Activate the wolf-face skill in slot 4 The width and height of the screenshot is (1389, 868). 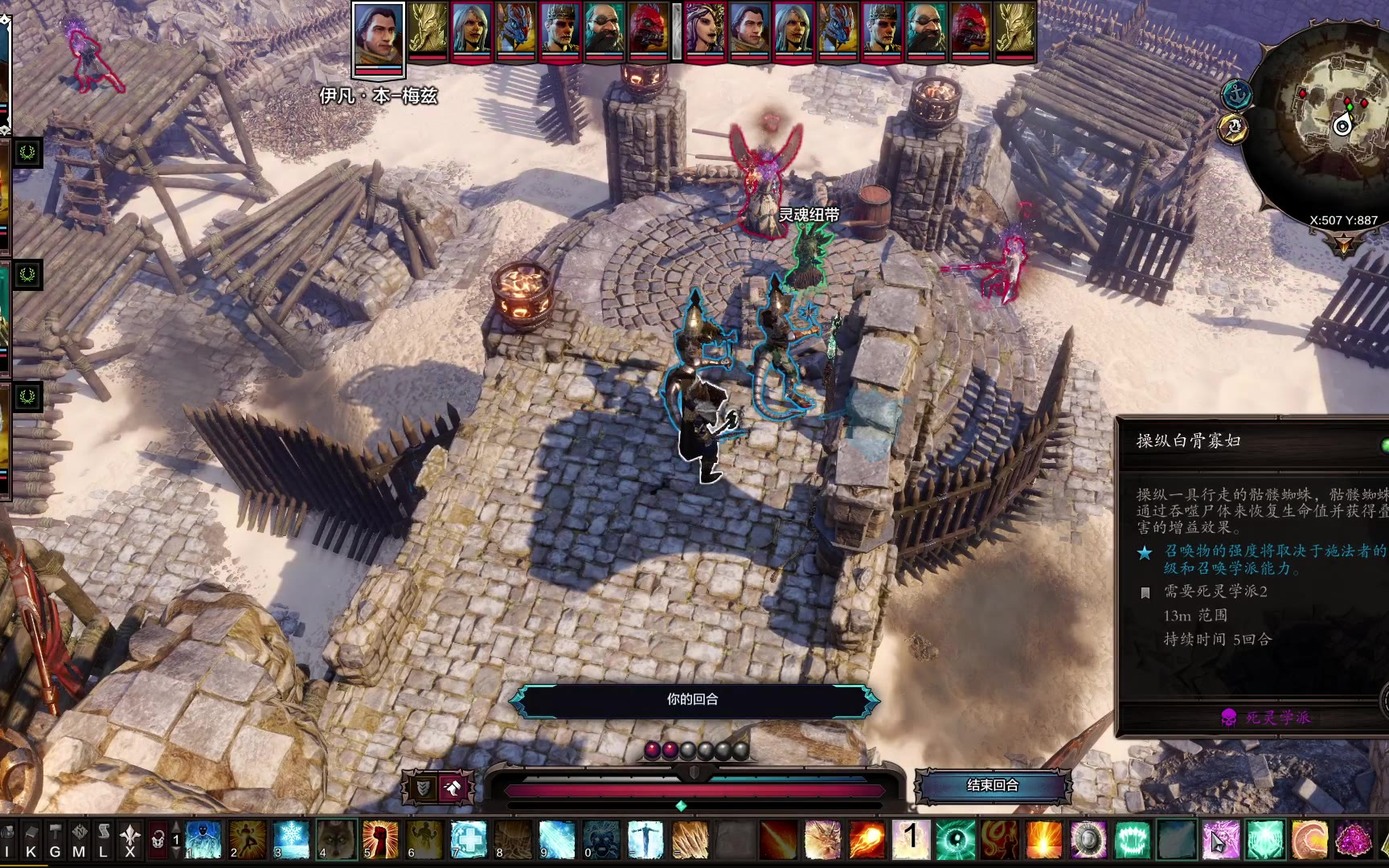(x=336, y=838)
